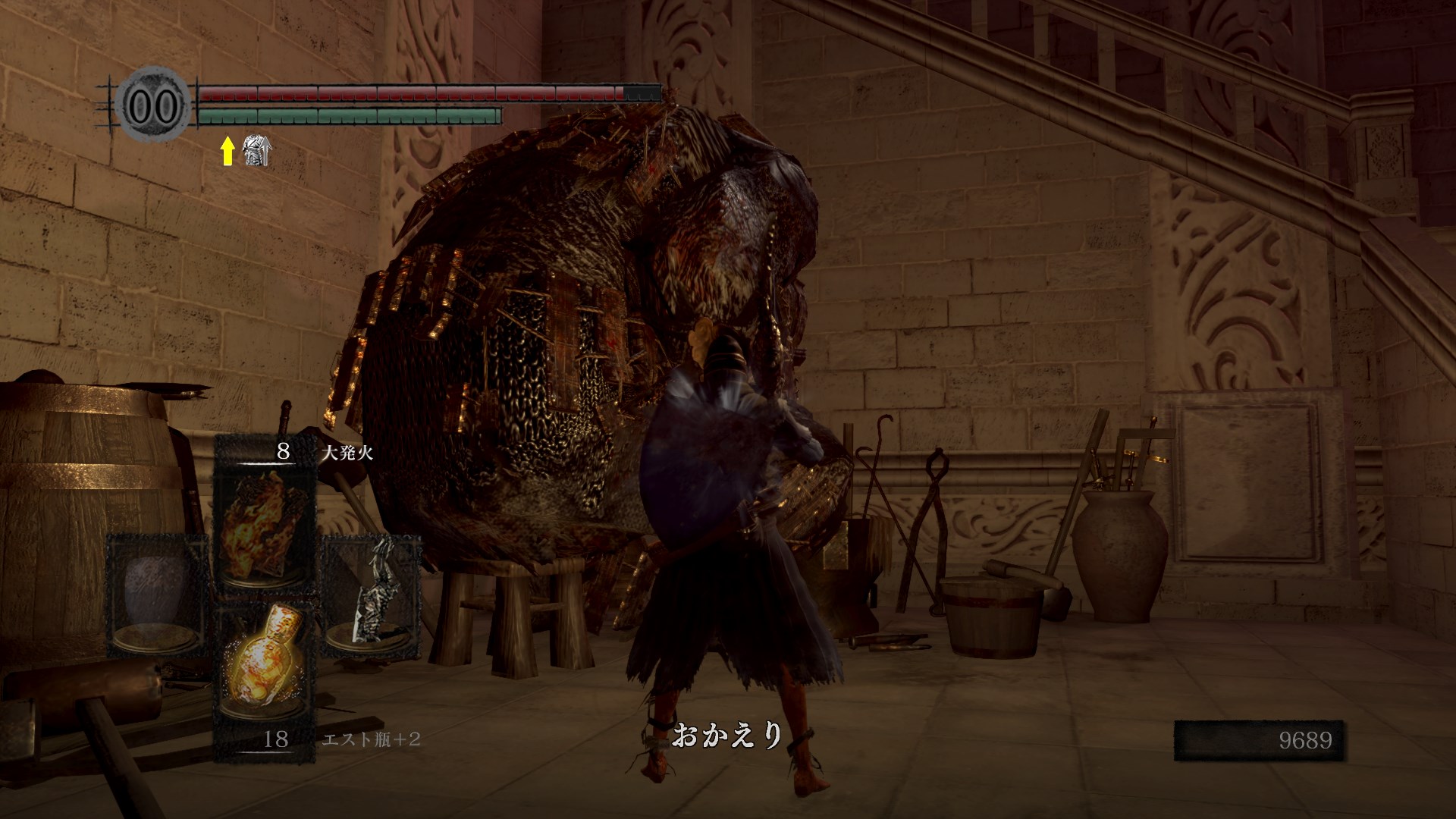Screen dimensions: 1456x819
Task: Inspect the armor-boost status icon
Action: (x=257, y=152)
